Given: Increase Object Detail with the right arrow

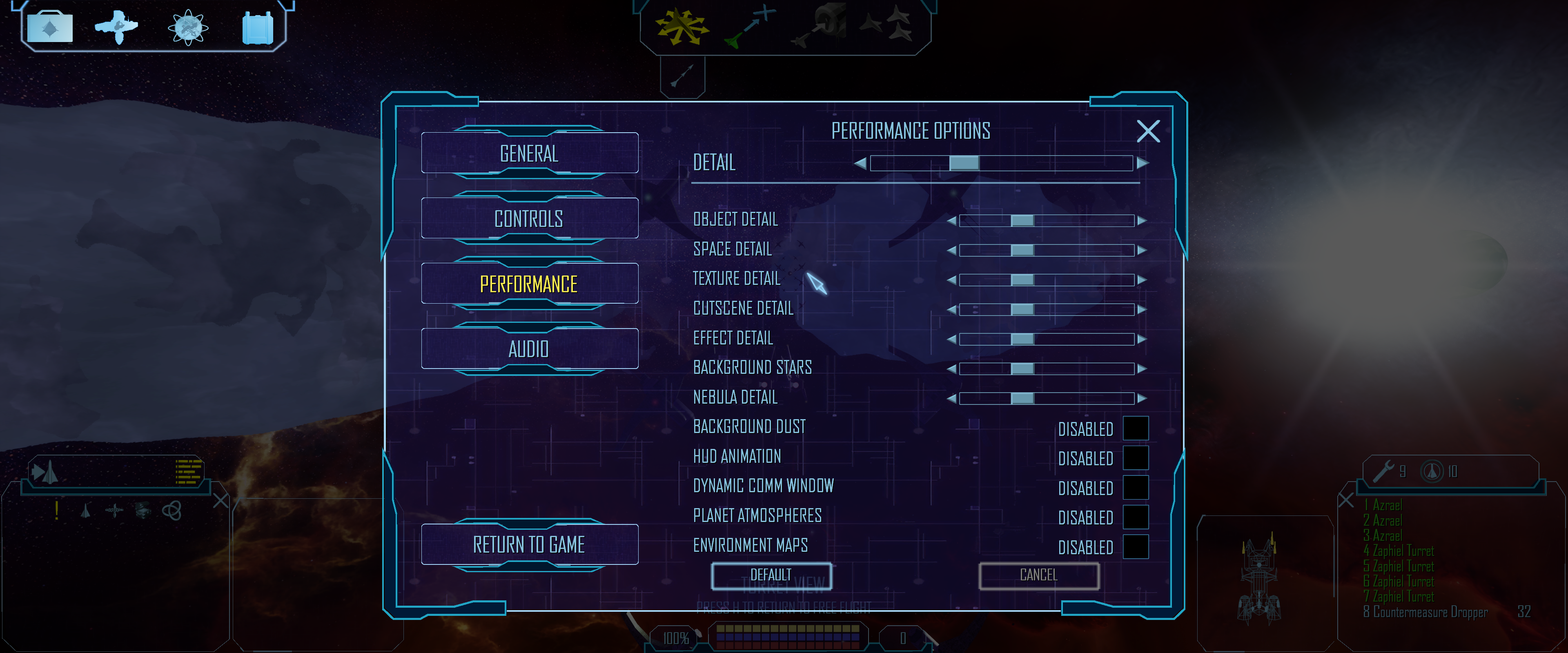Looking at the screenshot, I should click(1142, 220).
